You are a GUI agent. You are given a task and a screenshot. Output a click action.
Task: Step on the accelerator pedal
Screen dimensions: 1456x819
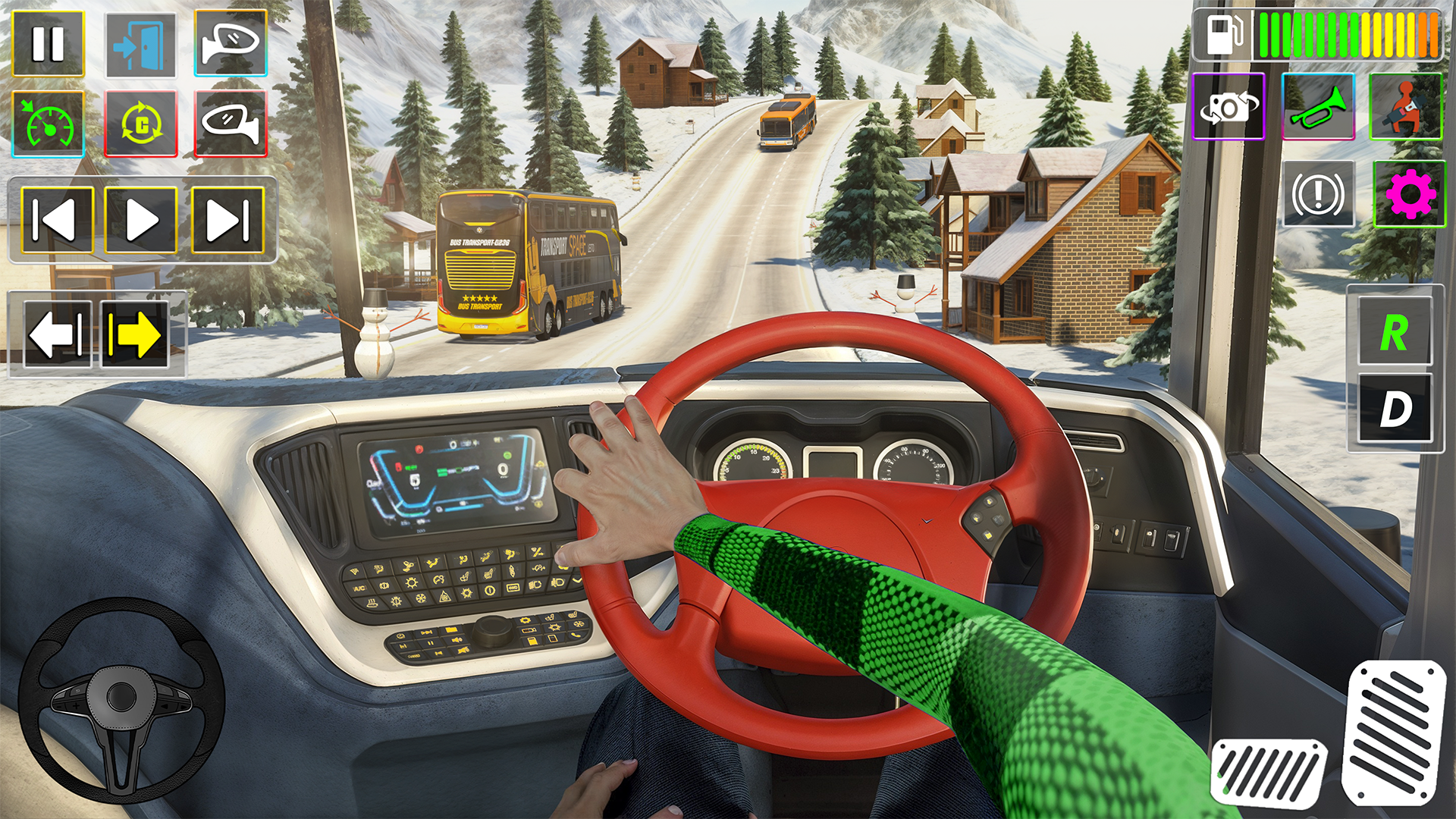[x=1394, y=732]
